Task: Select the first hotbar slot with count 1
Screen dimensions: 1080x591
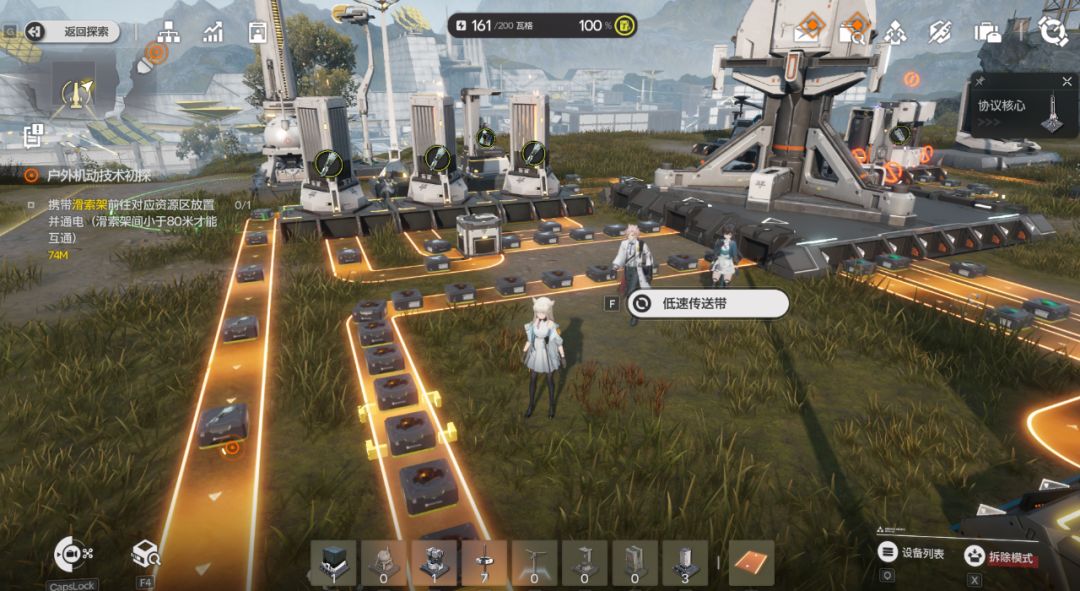Action: click(334, 562)
